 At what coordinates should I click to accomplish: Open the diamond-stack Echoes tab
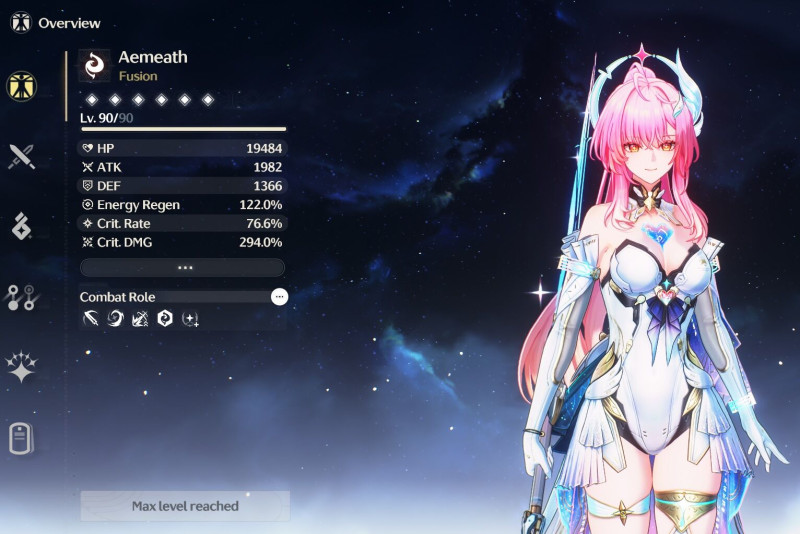click(x=21, y=226)
